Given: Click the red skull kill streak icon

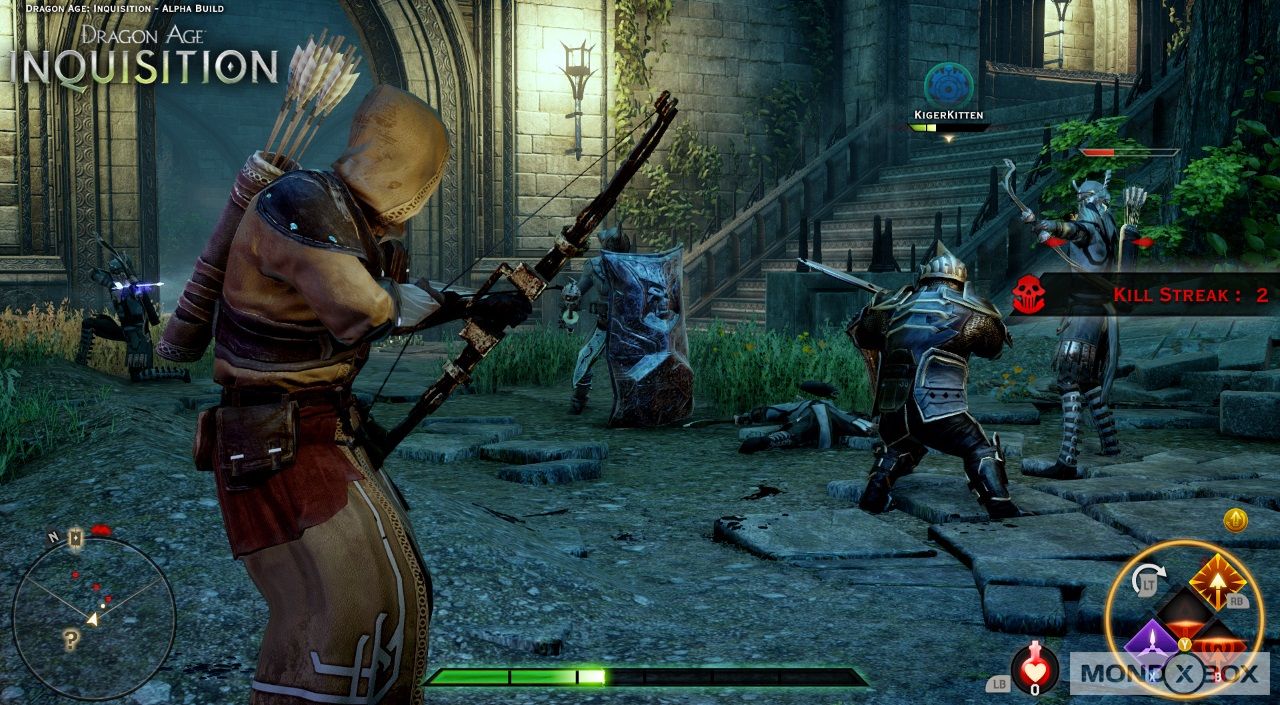Looking at the screenshot, I should 1027,294.
